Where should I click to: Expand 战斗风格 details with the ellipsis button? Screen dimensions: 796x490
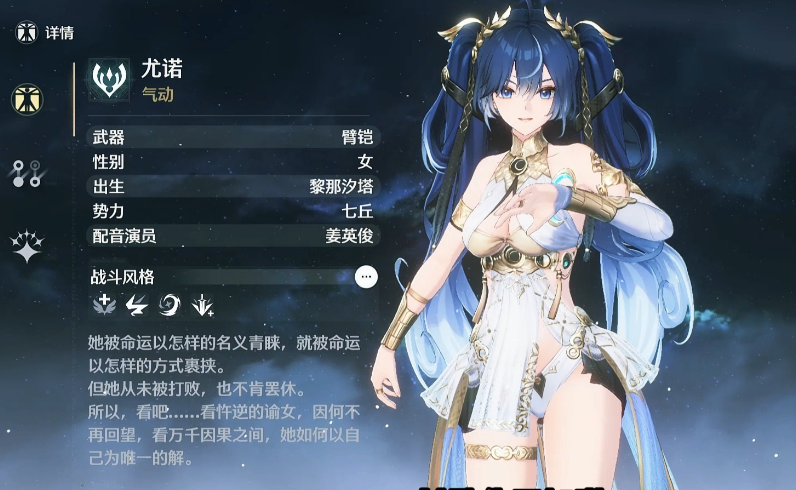pos(367,276)
